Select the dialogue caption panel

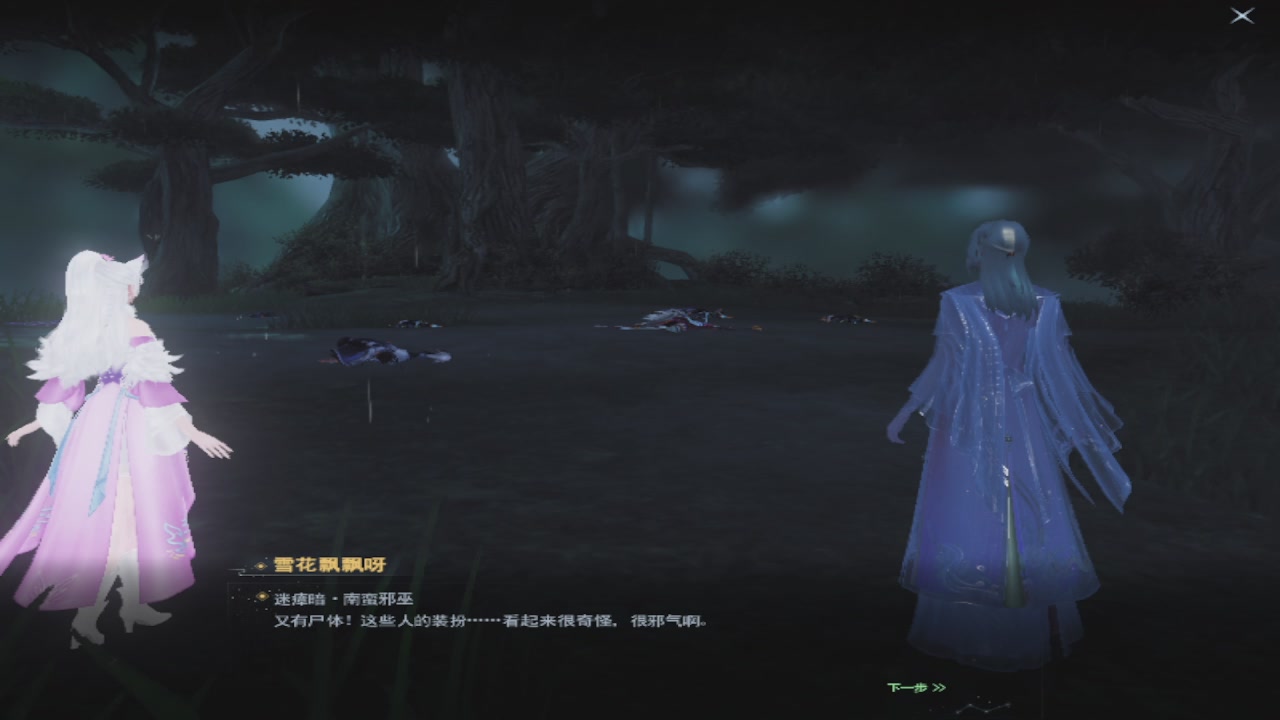point(480,610)
